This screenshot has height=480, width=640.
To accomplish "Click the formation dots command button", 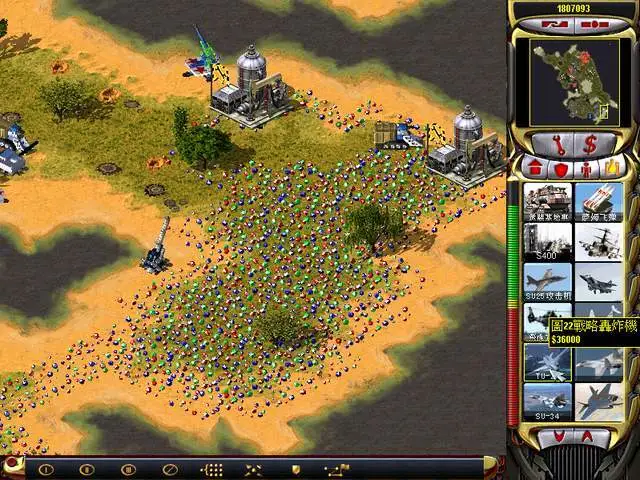I will [212, 468].
